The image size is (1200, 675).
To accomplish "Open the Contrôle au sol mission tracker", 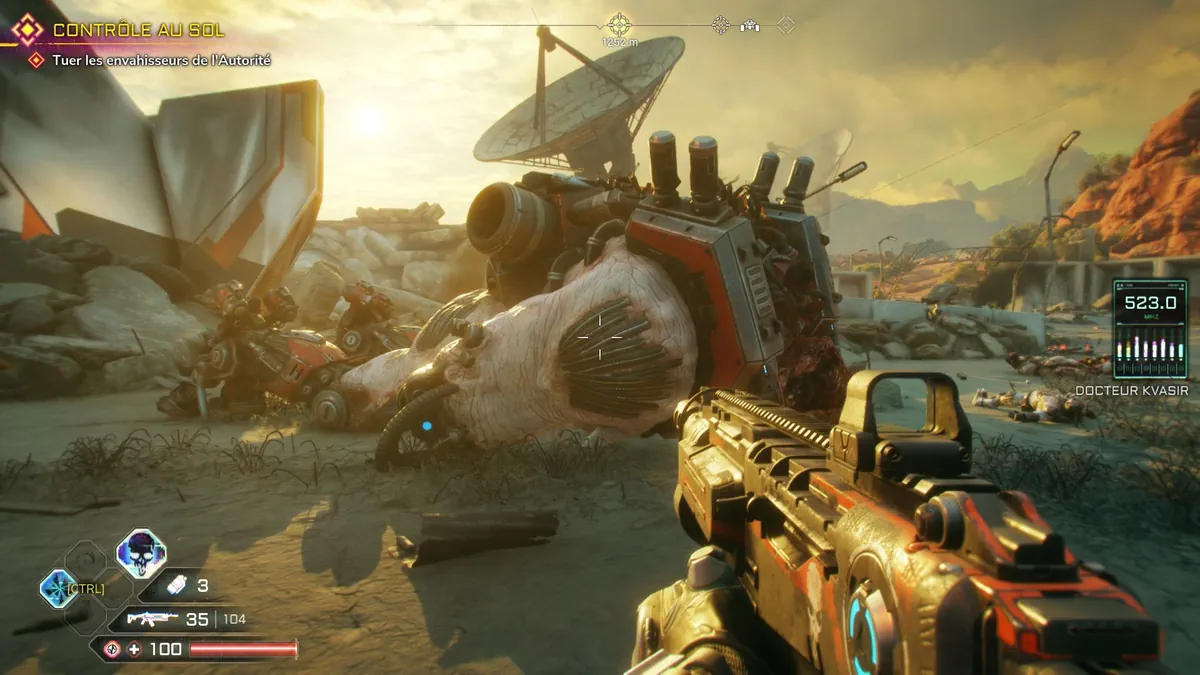I will coord(138,31).
